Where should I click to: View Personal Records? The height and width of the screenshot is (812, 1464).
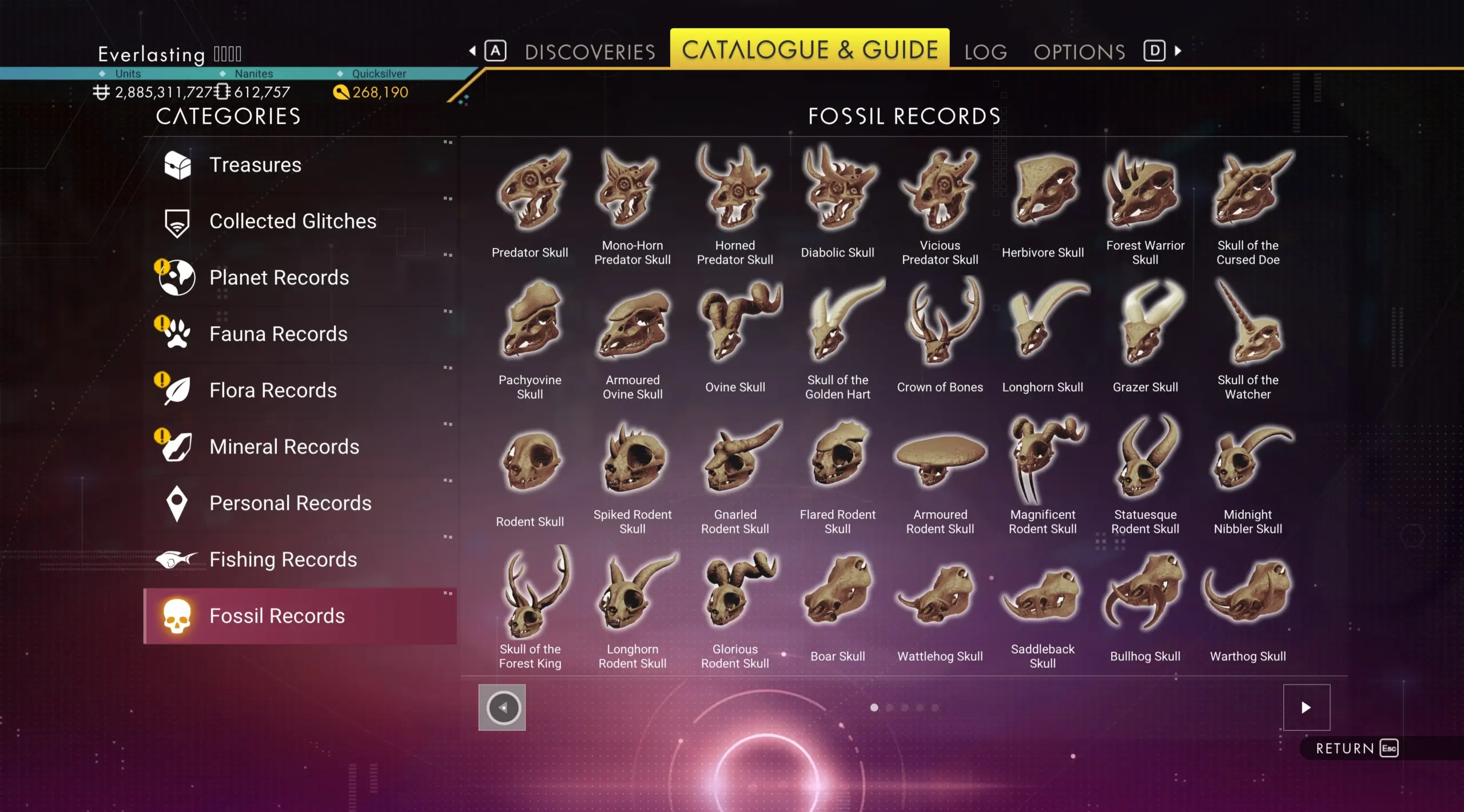[x=290, y=503]
